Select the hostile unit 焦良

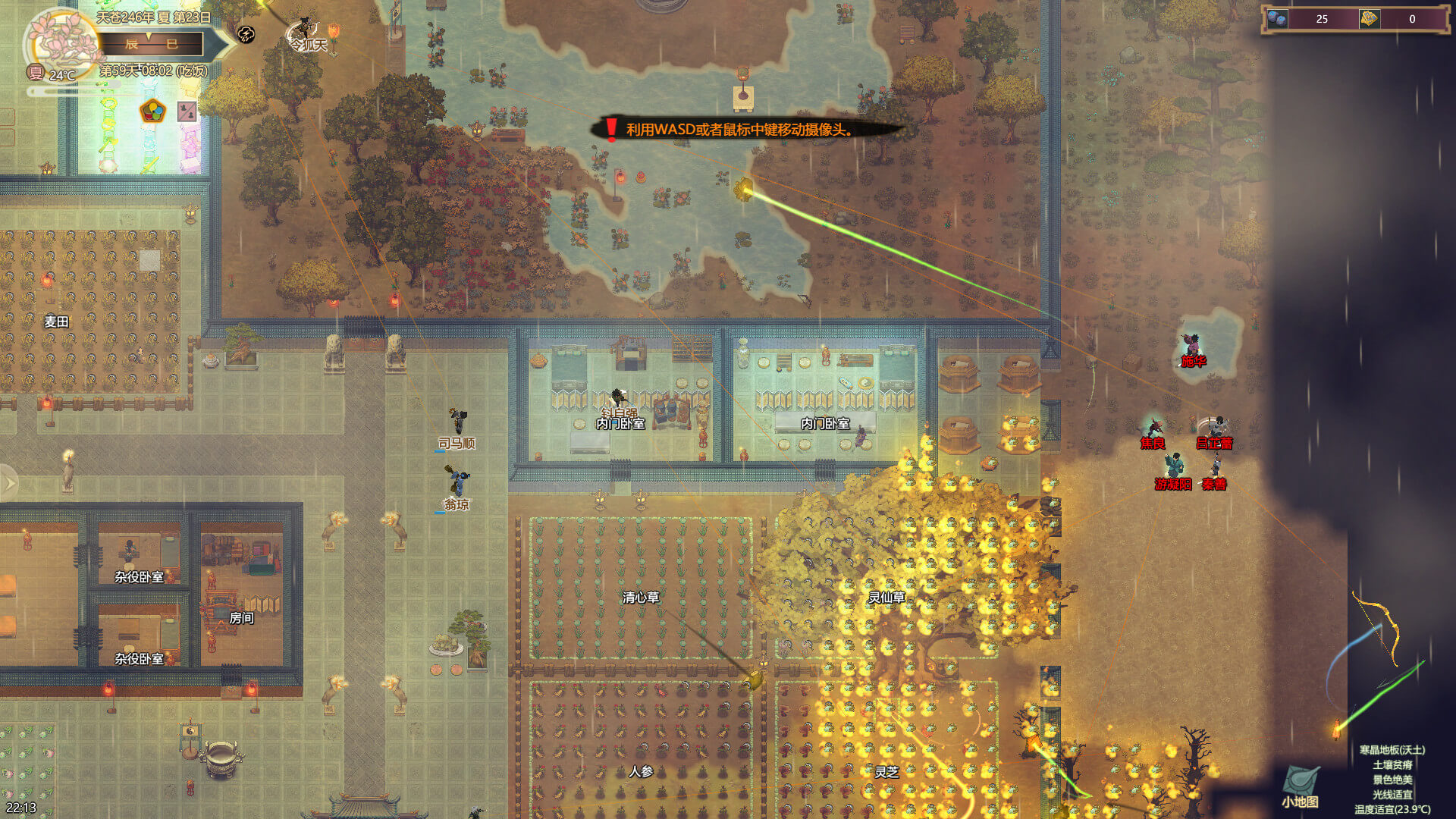coord(1153,427)
